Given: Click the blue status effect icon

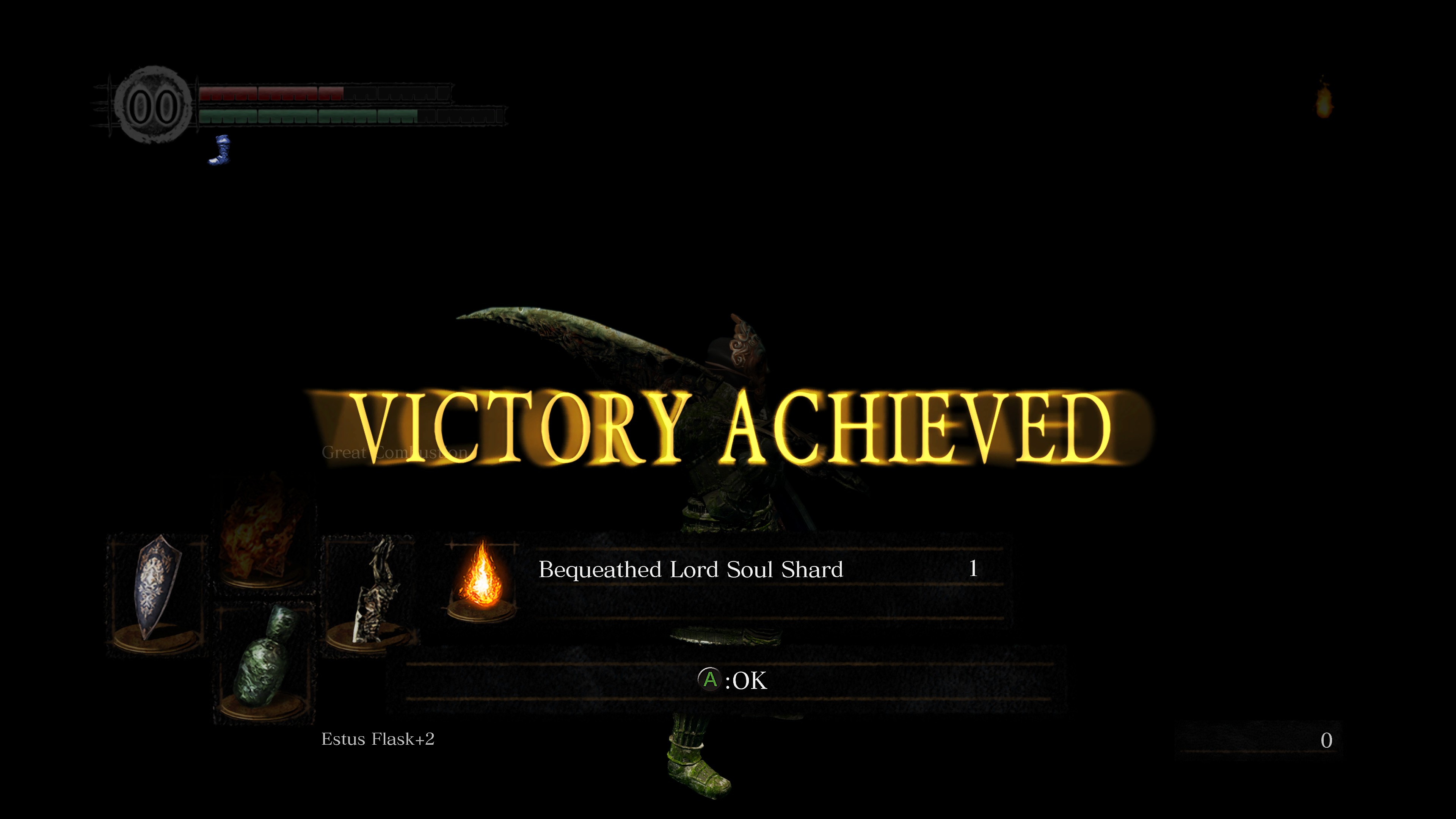Looking at the screenshot, I should point(220,151).
